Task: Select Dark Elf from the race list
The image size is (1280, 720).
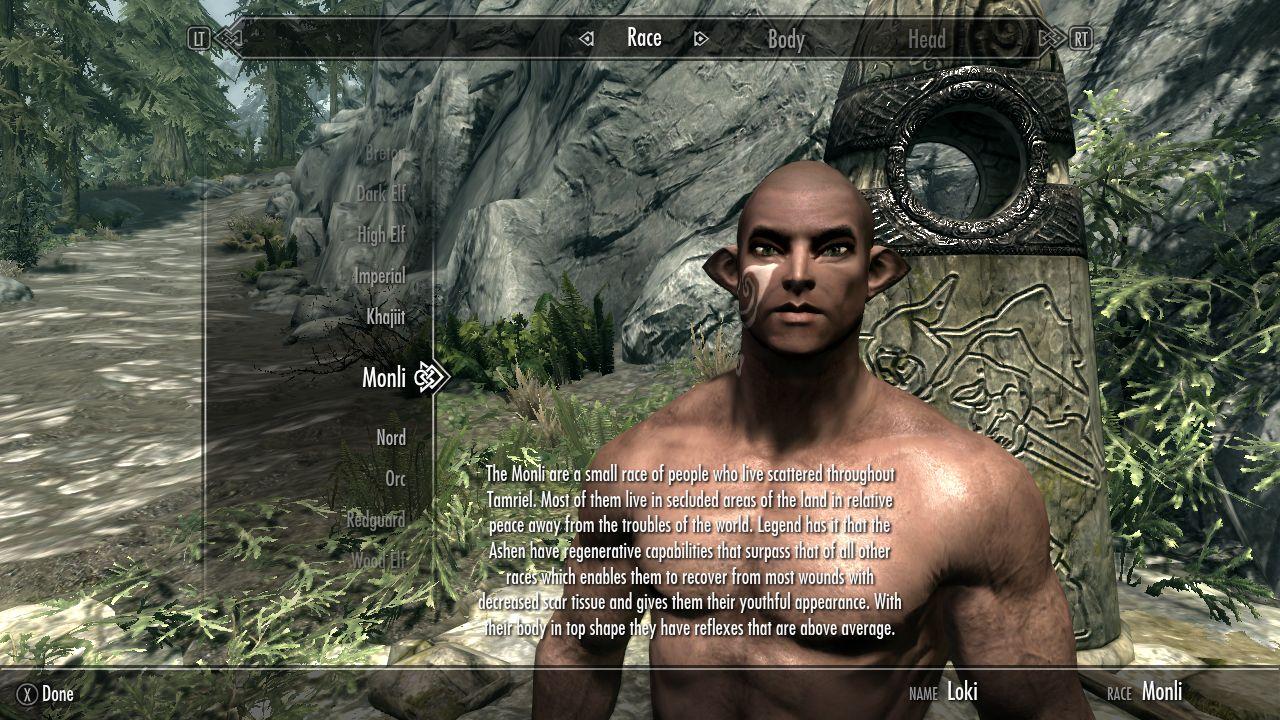Action: point(381,194)
